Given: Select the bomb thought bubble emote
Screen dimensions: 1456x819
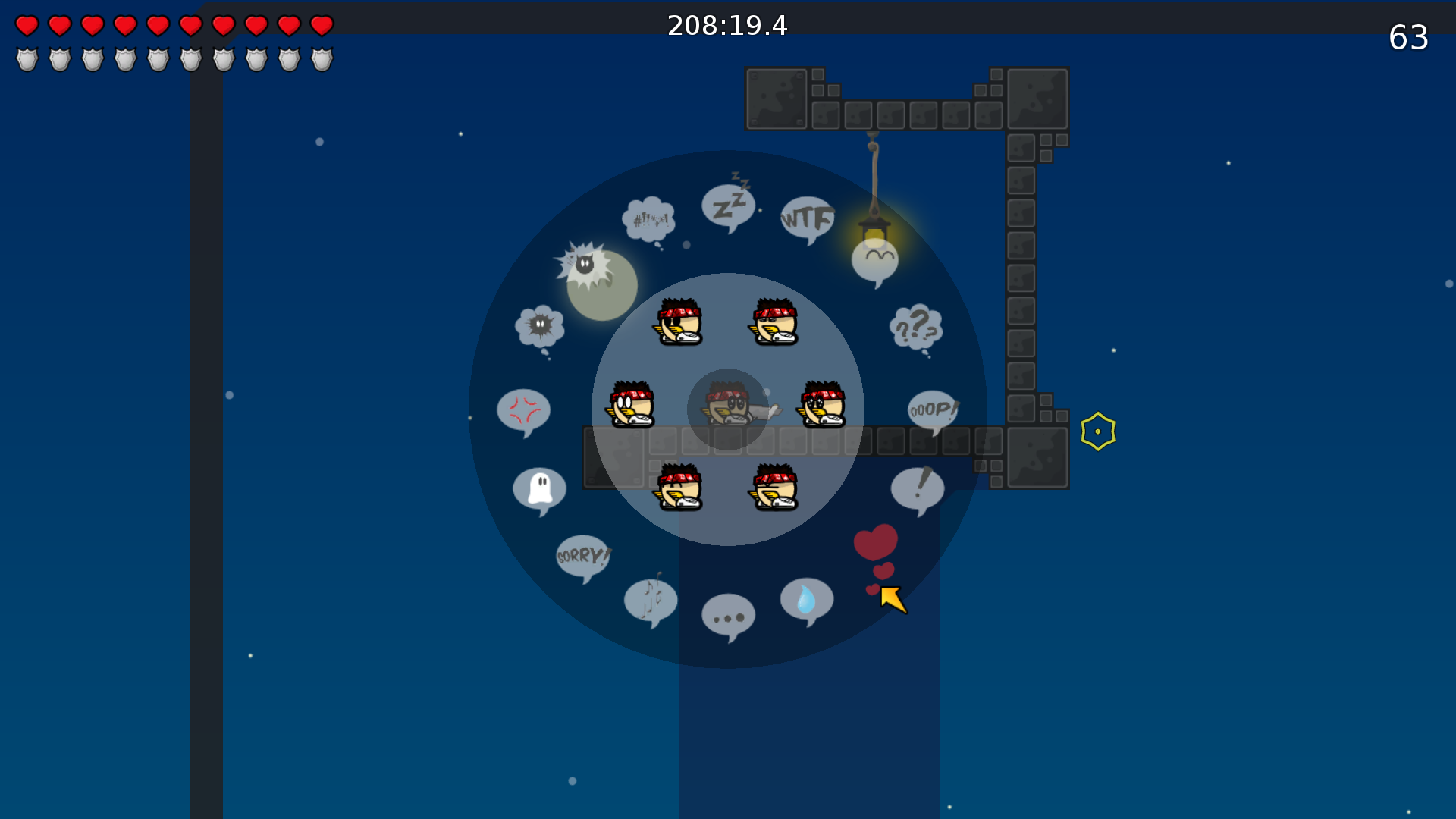Looking at the screenshot, I should tap(538, 325).
